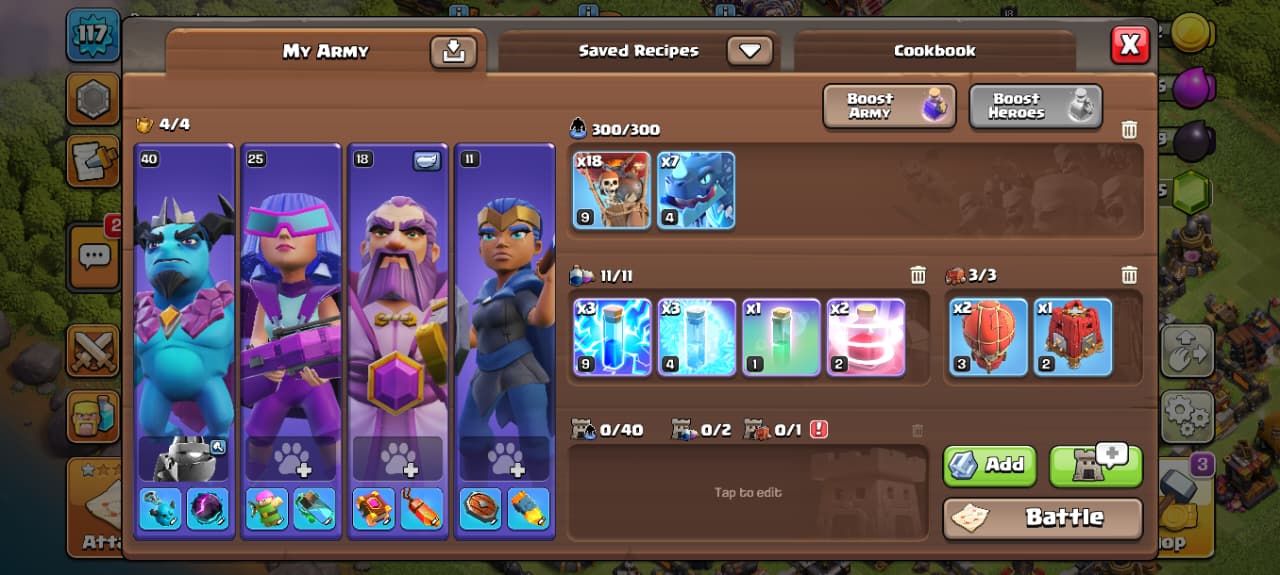Viewport: 1280px width, 575px height.
Task: Tap to edit clan castle troops
Action: coord(748,492)
